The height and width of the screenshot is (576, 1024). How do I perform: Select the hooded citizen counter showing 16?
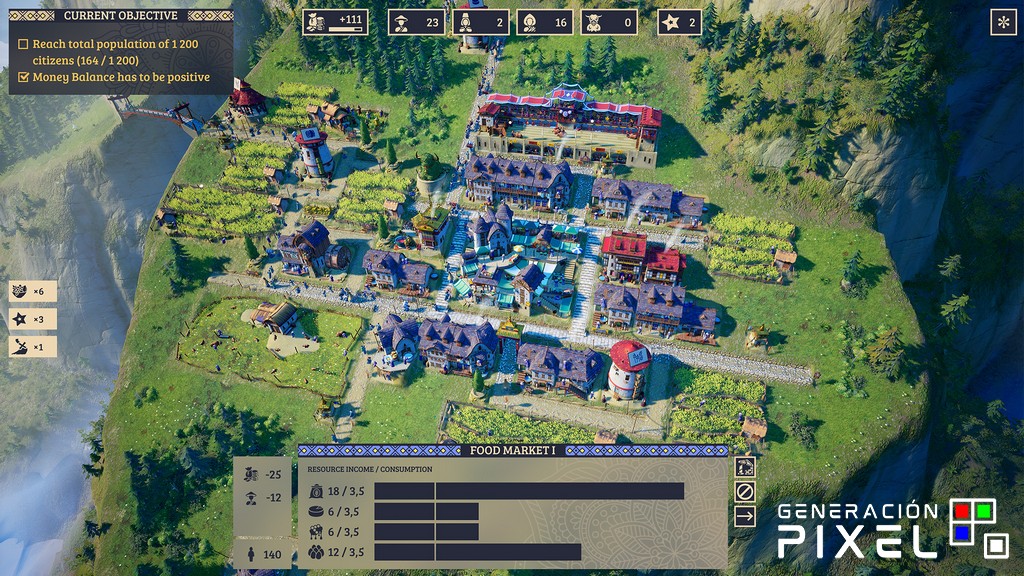(x=545, y=22)
